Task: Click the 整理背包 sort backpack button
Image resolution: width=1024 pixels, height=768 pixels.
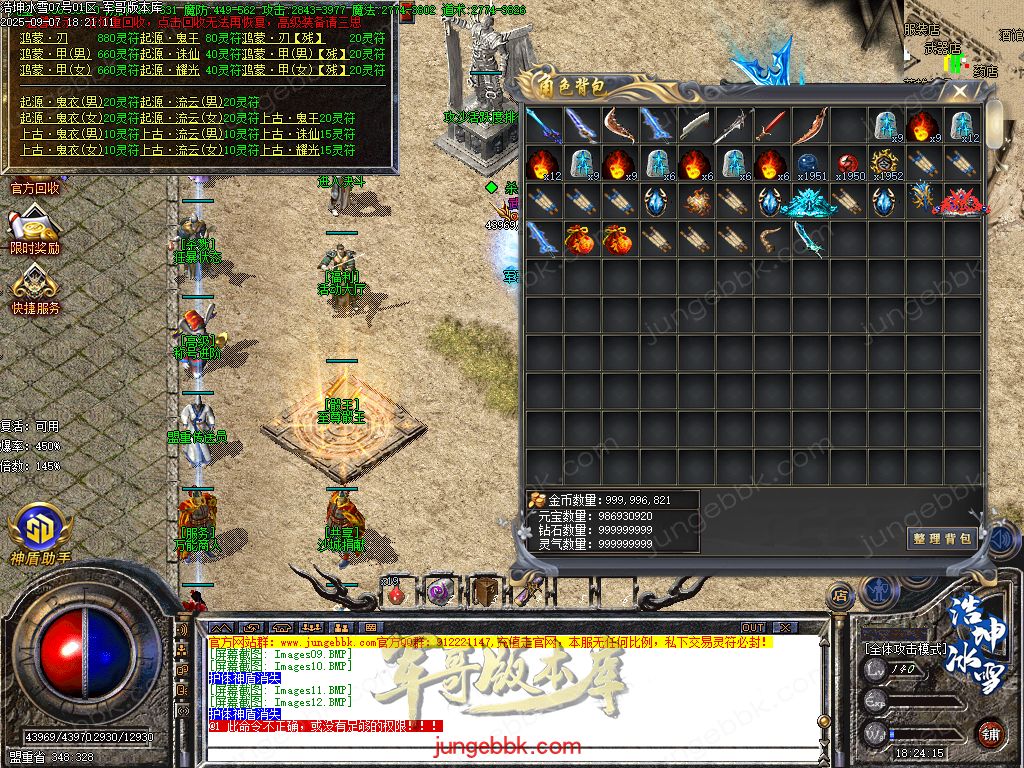Action: click(x=941, y=538)
